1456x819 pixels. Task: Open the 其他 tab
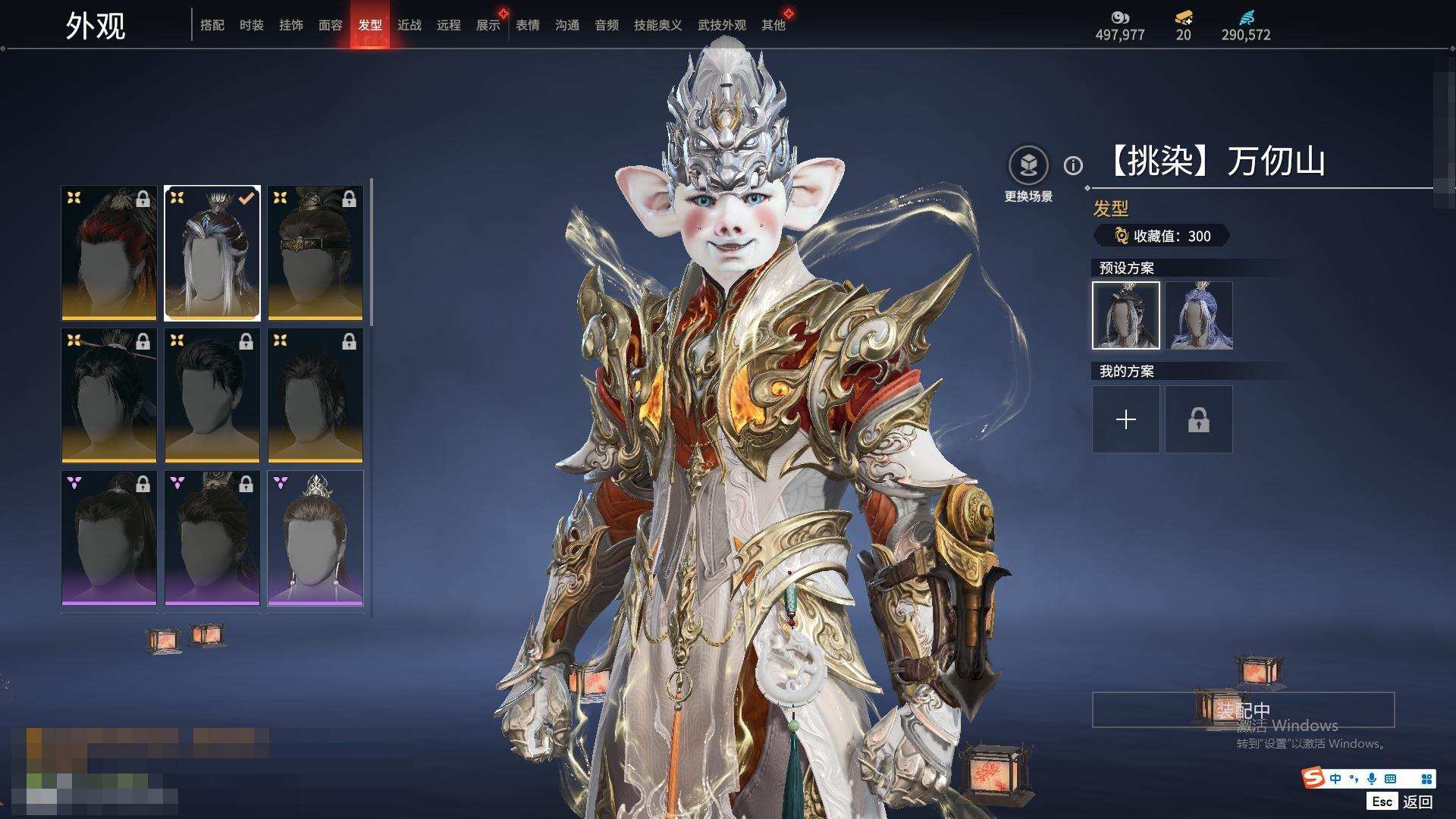pyautogui.click(x=773, y=25)
